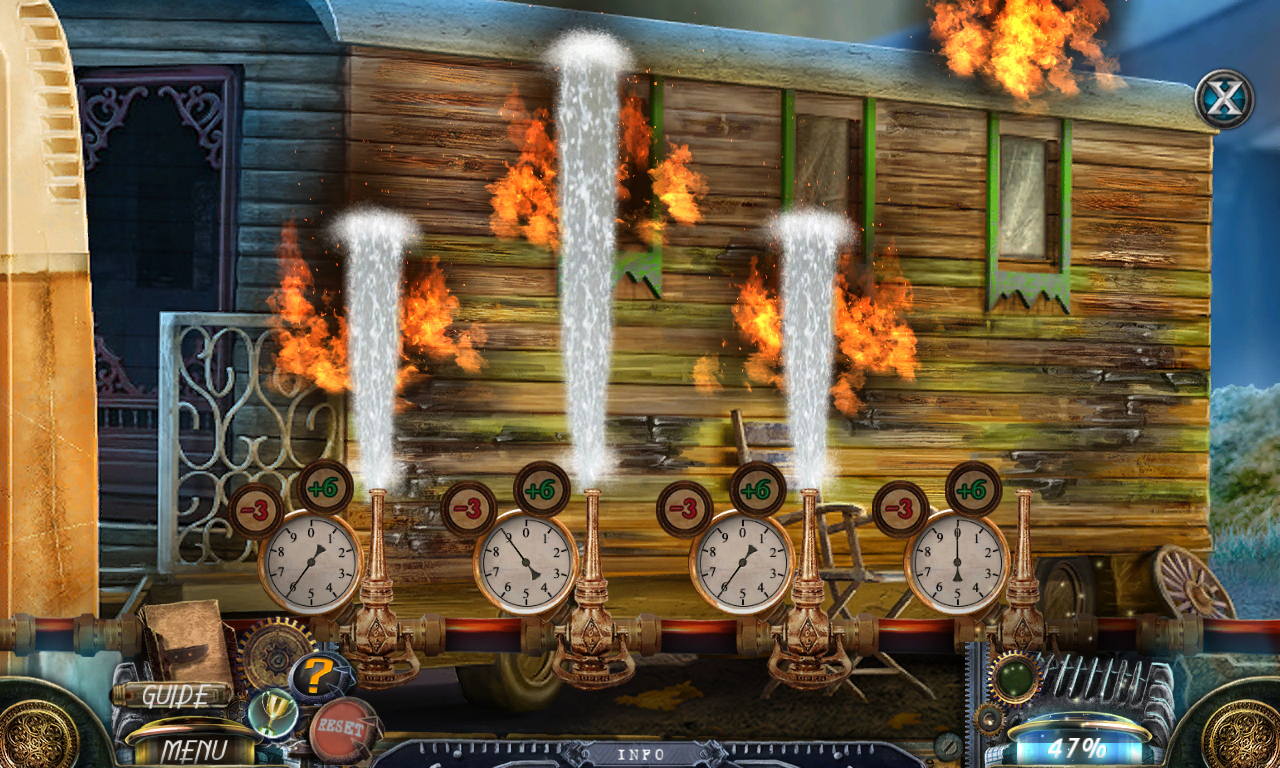Select the rightmost valve on the red pipe
The image size is (1280, 768).
tap(1020, 630)
